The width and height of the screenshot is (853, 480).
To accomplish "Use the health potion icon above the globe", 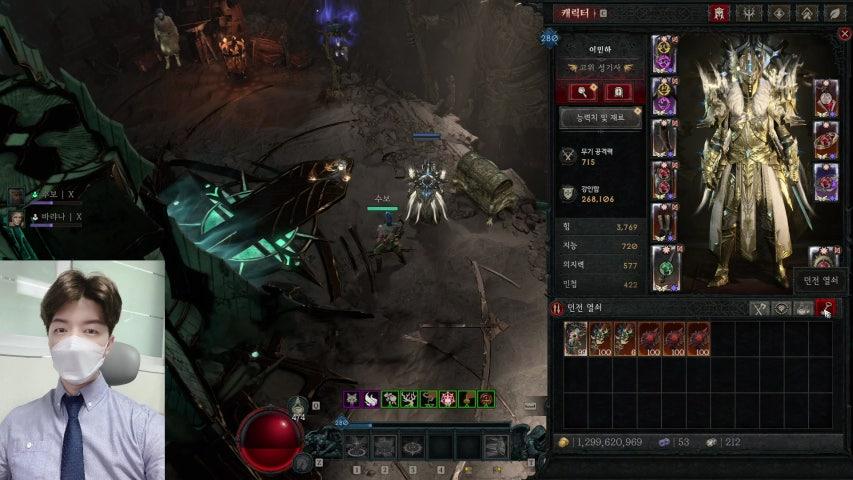I will tap(297, 405).
